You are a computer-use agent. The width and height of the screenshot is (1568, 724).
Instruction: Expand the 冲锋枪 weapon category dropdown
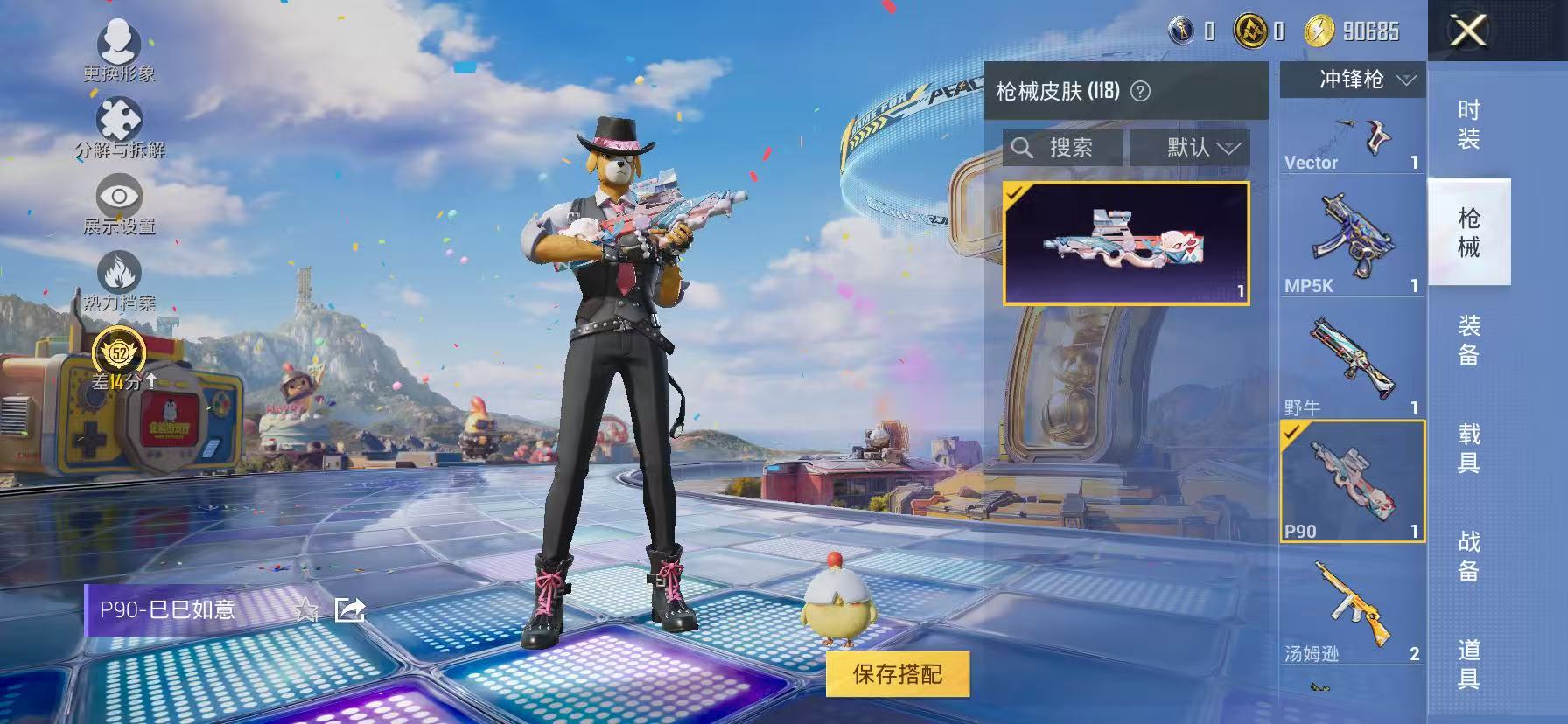coord(1352,80)
